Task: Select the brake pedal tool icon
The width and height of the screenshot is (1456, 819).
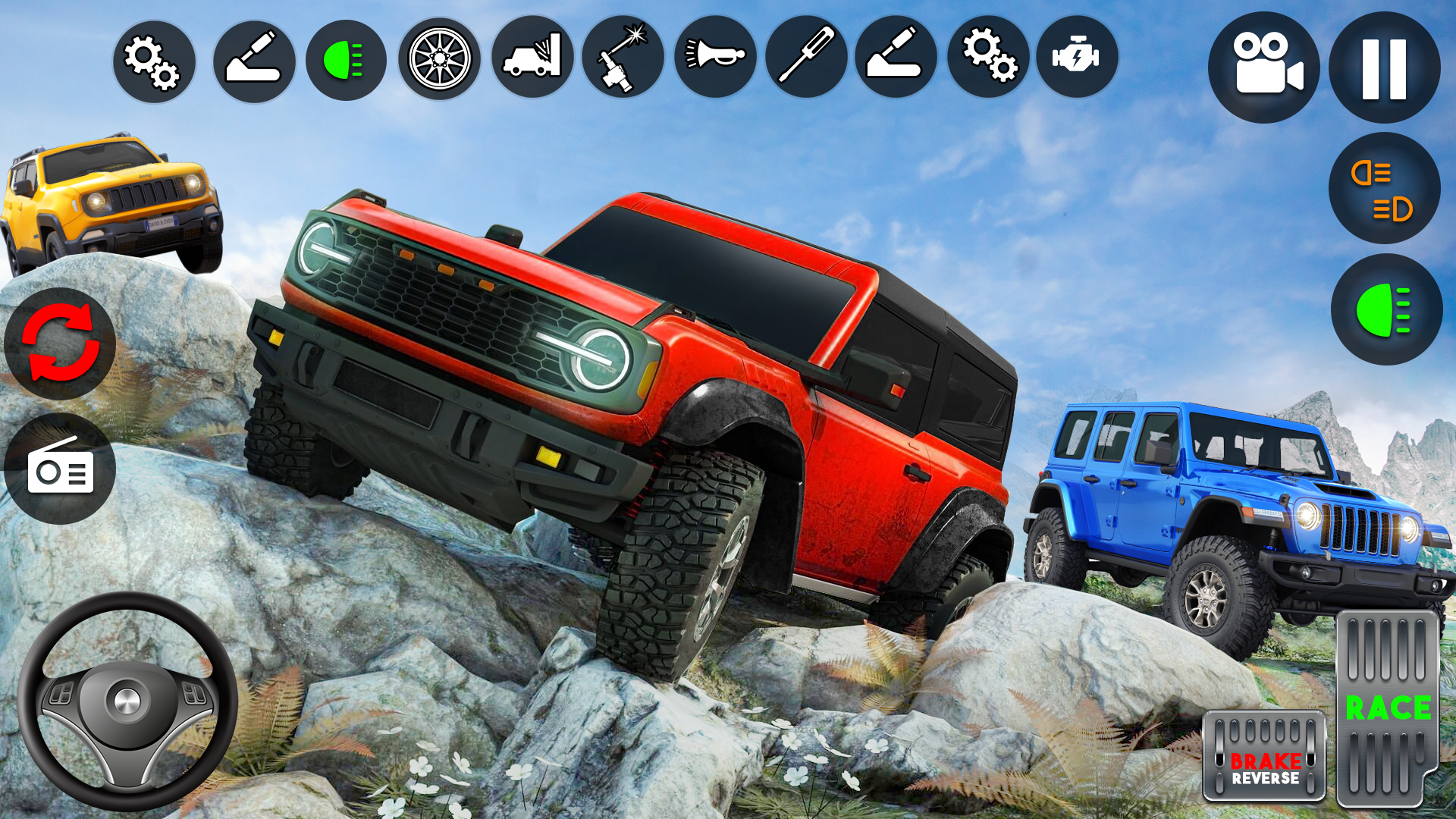Action: click(250, 59)
